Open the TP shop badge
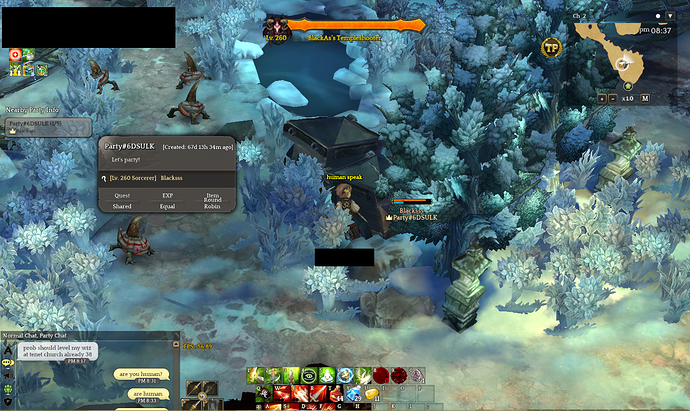 pyautogui.click(x=551, y=46)
